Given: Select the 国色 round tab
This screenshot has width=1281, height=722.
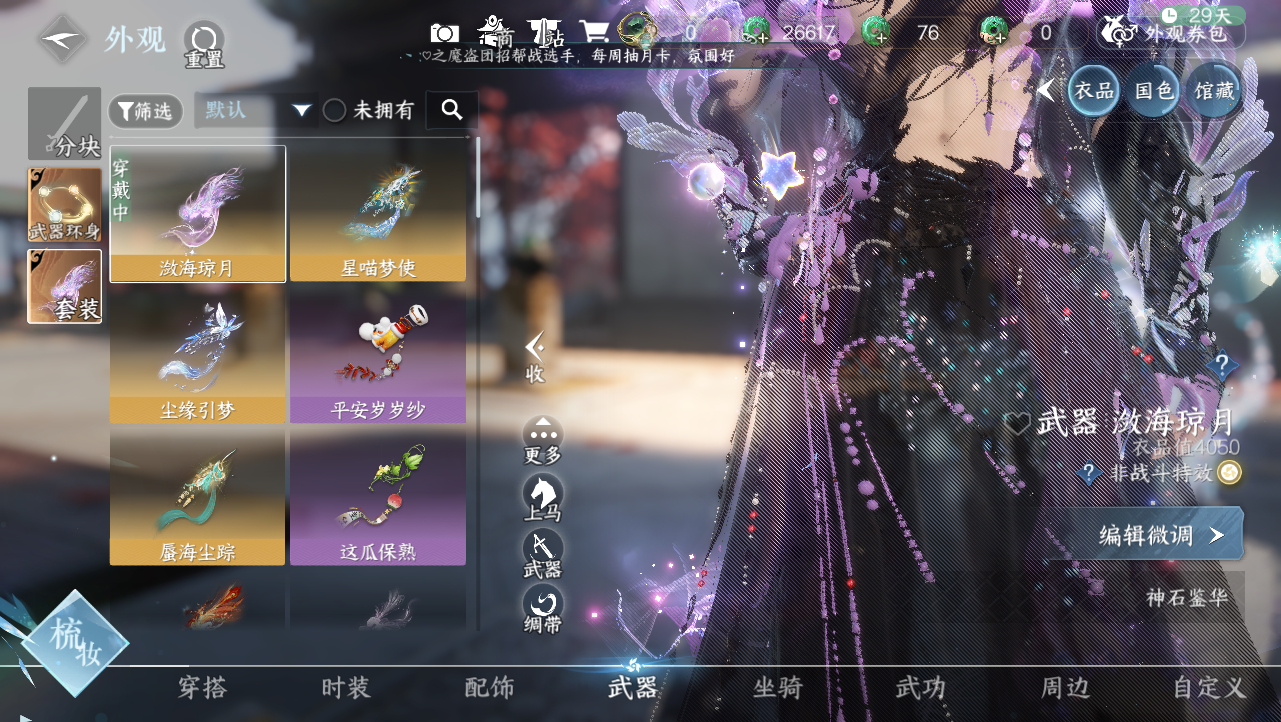Looking at the screenshot, I should (x=1153, y=91).
